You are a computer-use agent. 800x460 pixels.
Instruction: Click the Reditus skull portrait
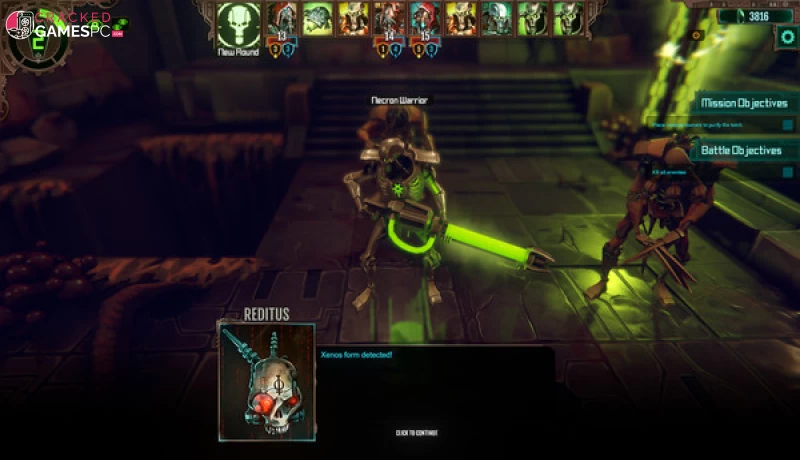click(266, 380)
